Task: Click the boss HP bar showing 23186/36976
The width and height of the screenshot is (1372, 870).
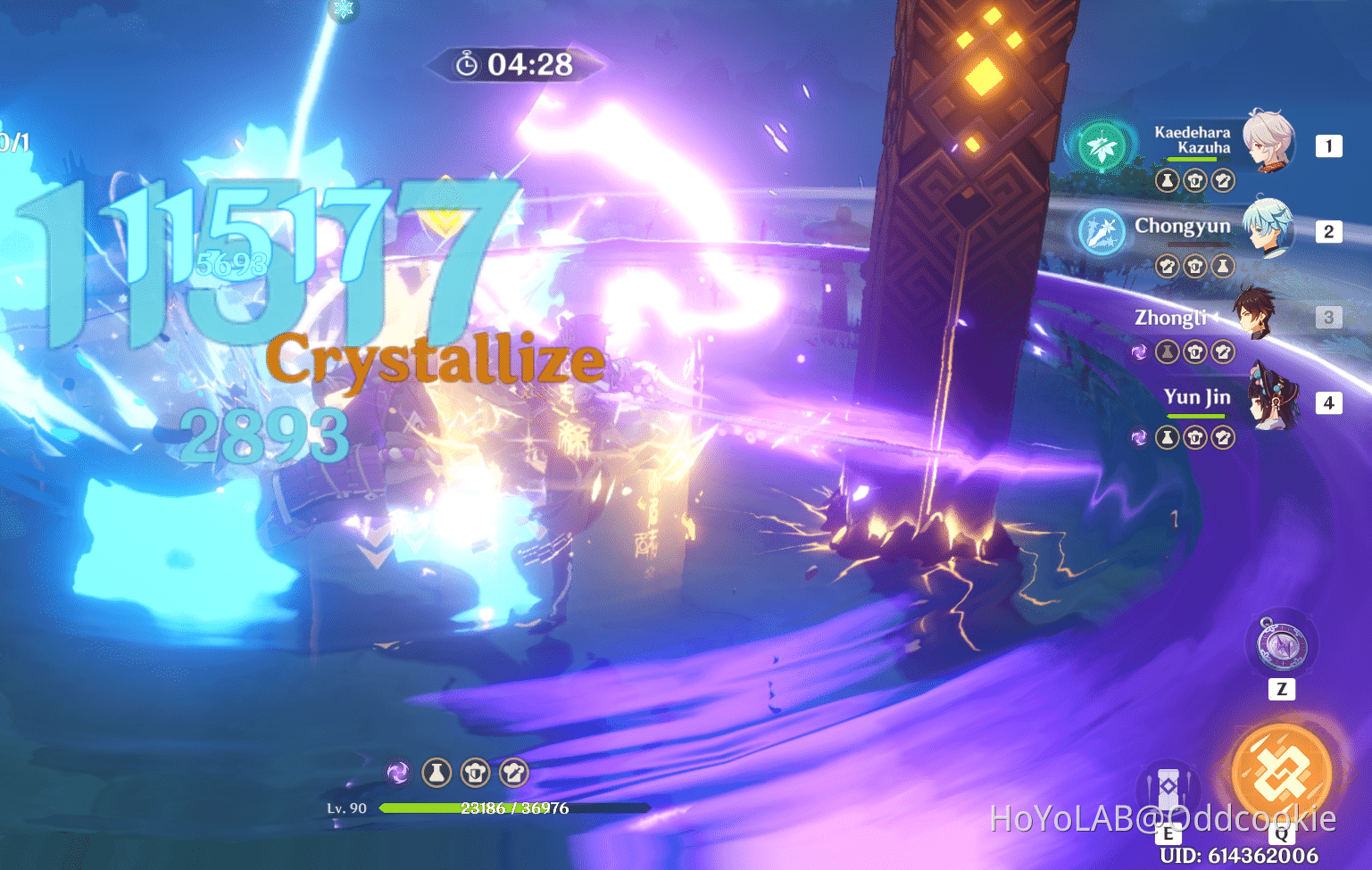Action: [x=515, y=808]
